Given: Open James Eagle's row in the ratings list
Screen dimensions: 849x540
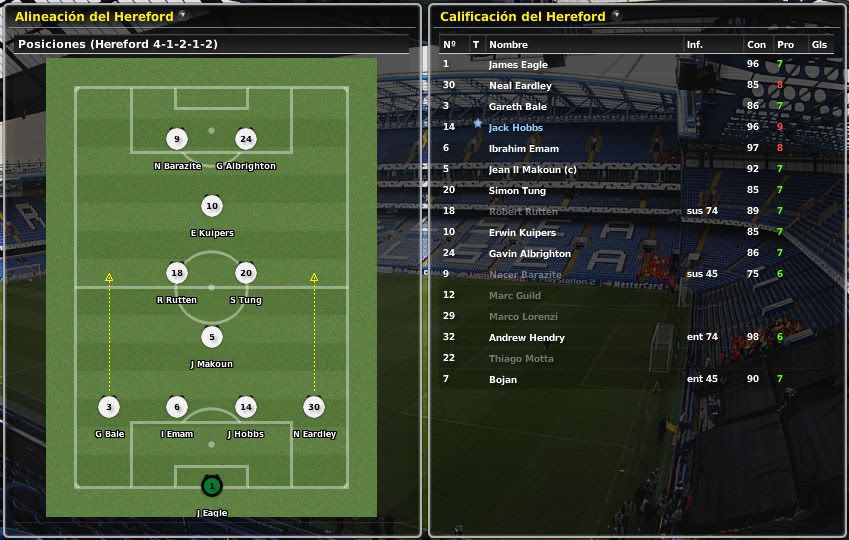Looking at the screenshot, I should [x=518, y=65].
